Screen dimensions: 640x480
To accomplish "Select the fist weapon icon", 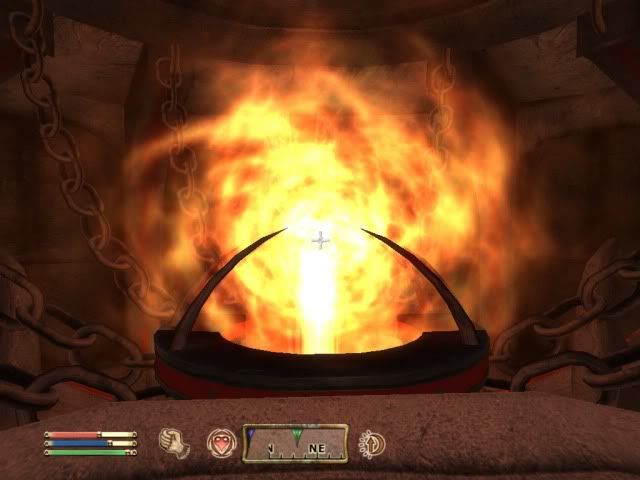I will pos(174,442).
